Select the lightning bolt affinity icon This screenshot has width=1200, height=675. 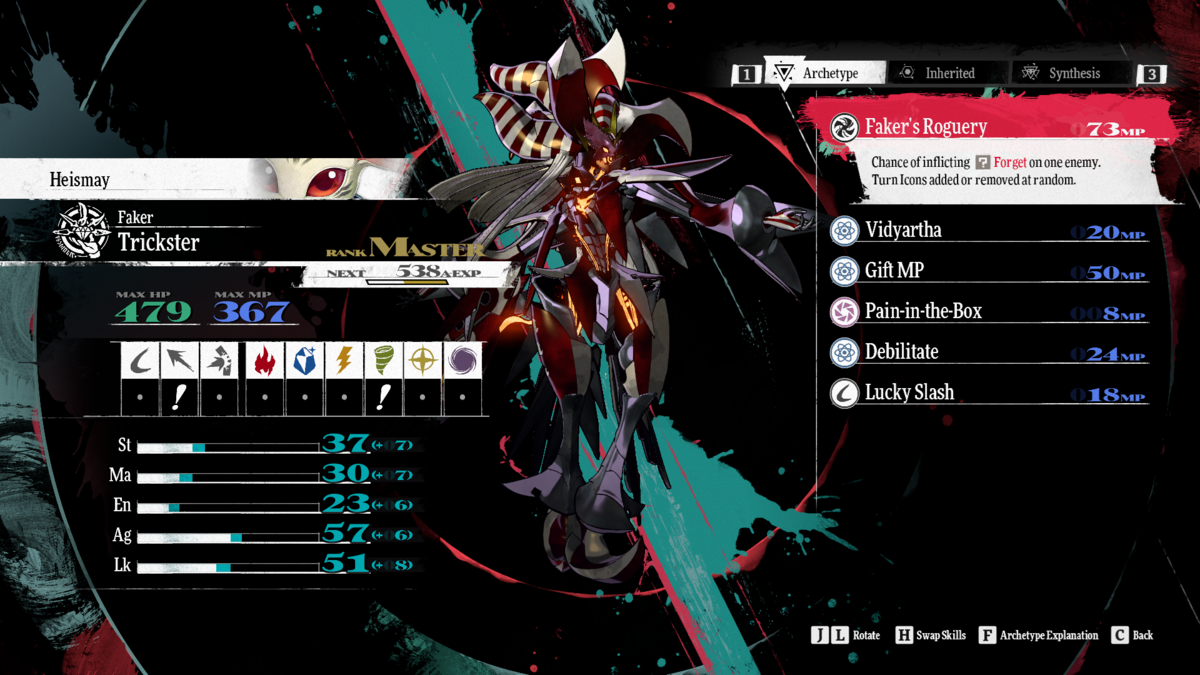pos(344,360)
